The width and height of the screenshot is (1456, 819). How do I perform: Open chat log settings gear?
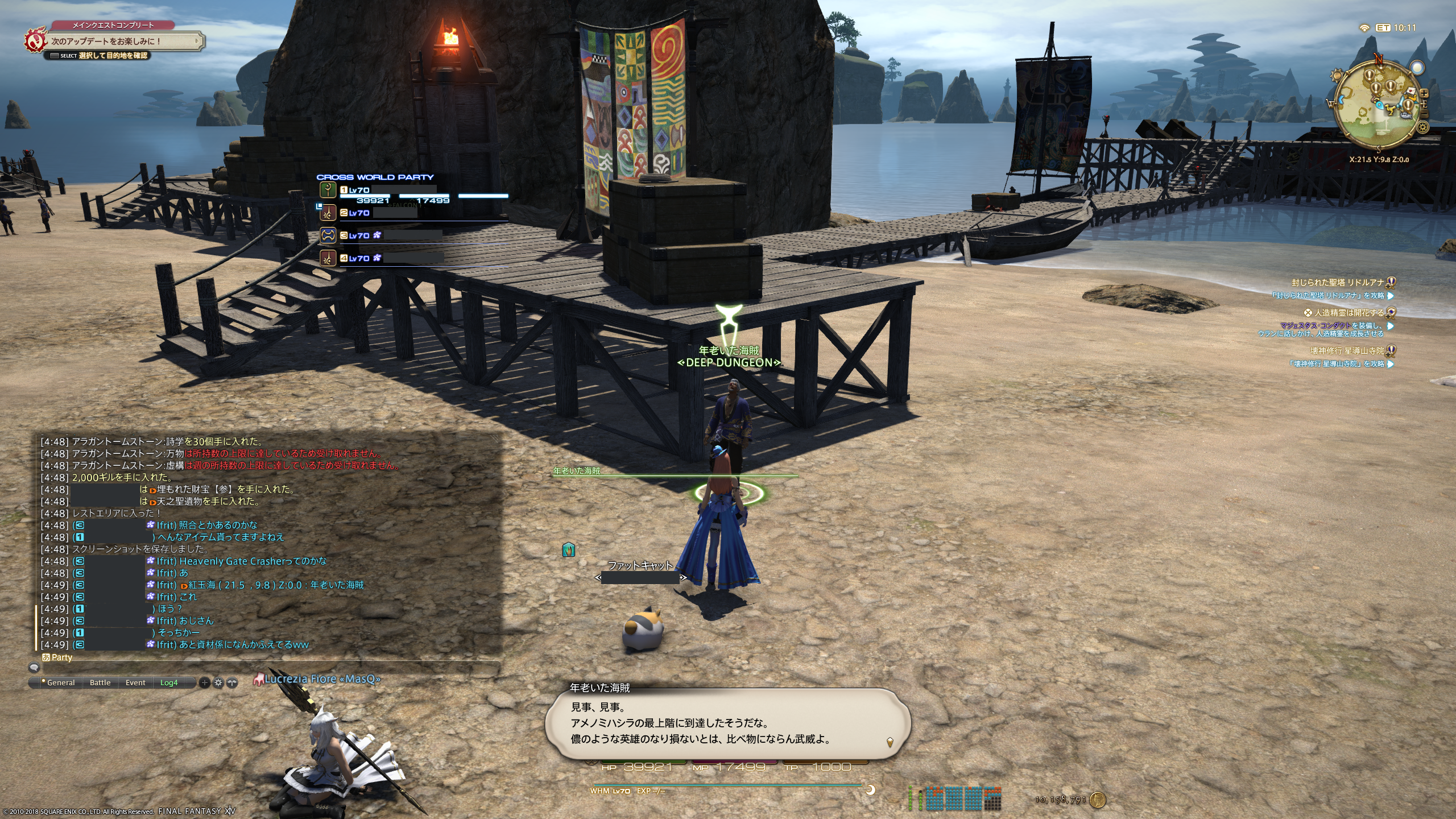(x=218, y=682)
